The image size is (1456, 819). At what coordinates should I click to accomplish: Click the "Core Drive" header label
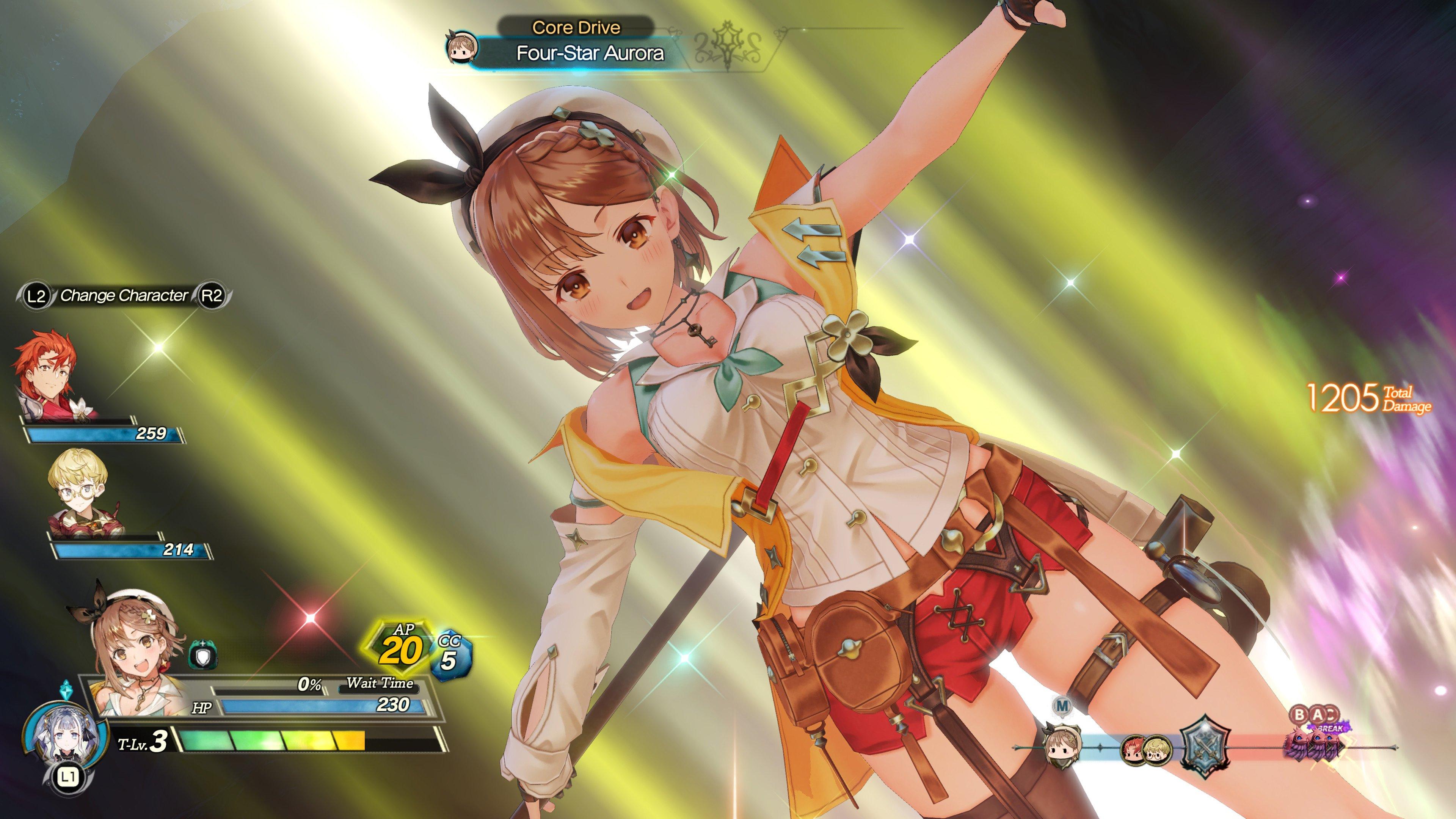[x=576, y=27]
